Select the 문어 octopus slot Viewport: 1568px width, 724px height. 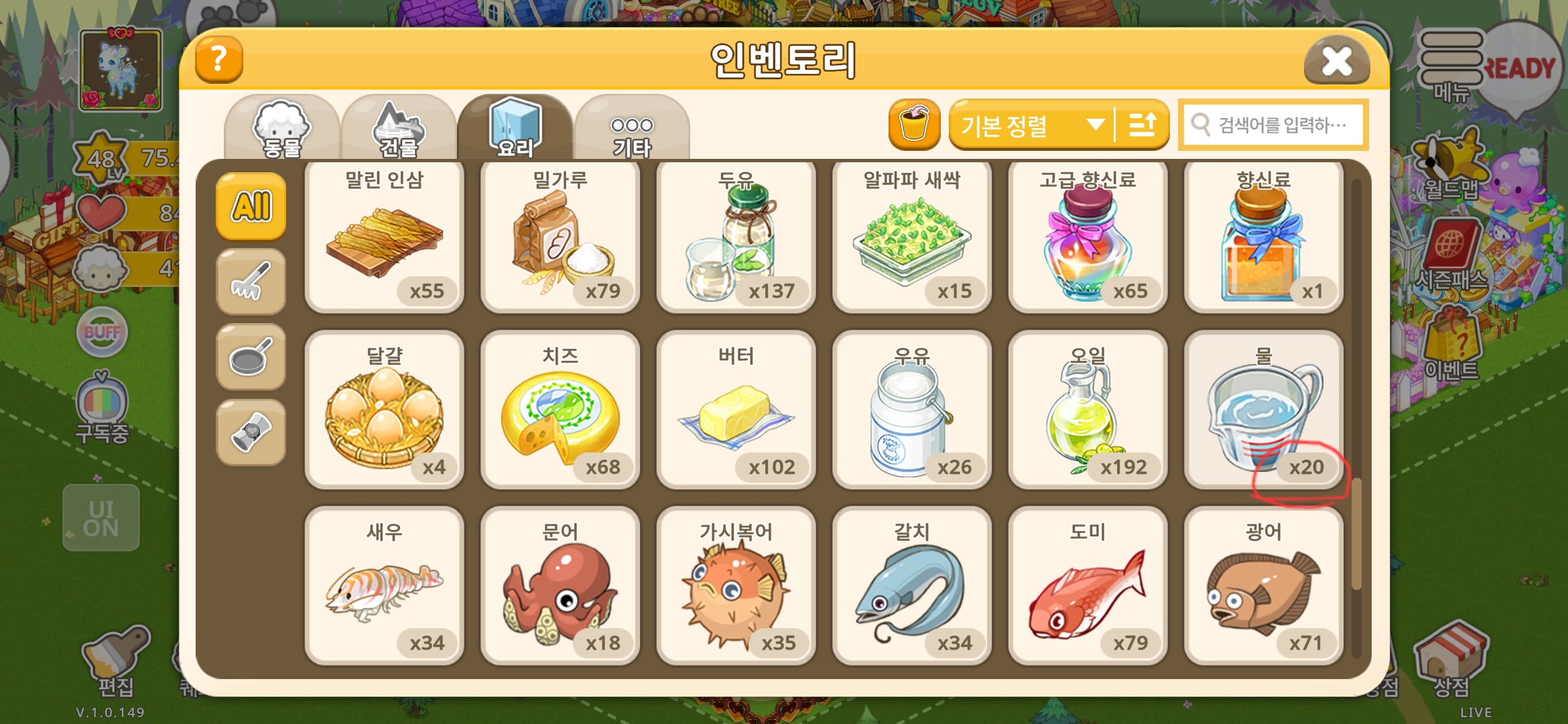560,586
